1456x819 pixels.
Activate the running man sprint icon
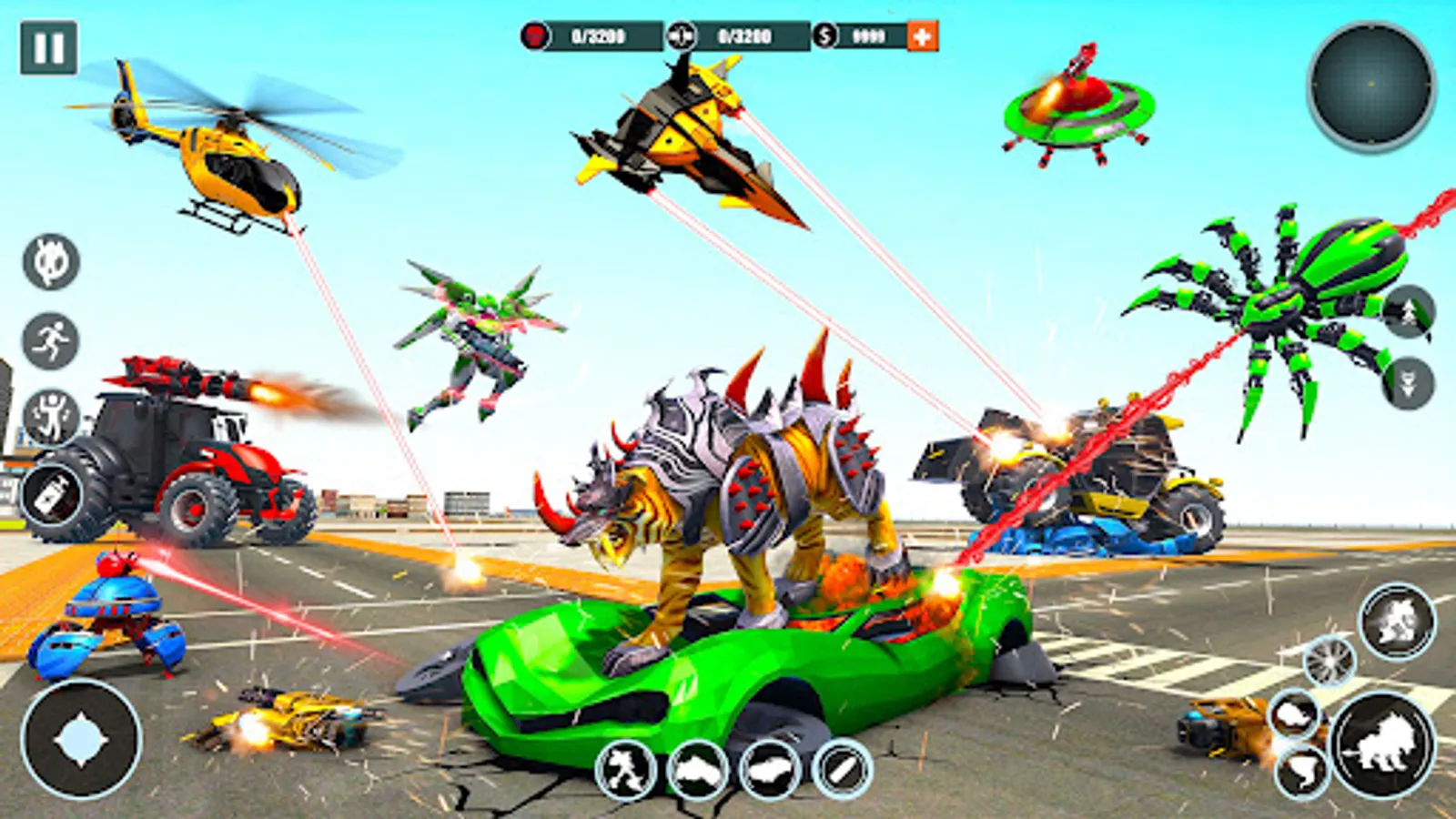[51, 341]
